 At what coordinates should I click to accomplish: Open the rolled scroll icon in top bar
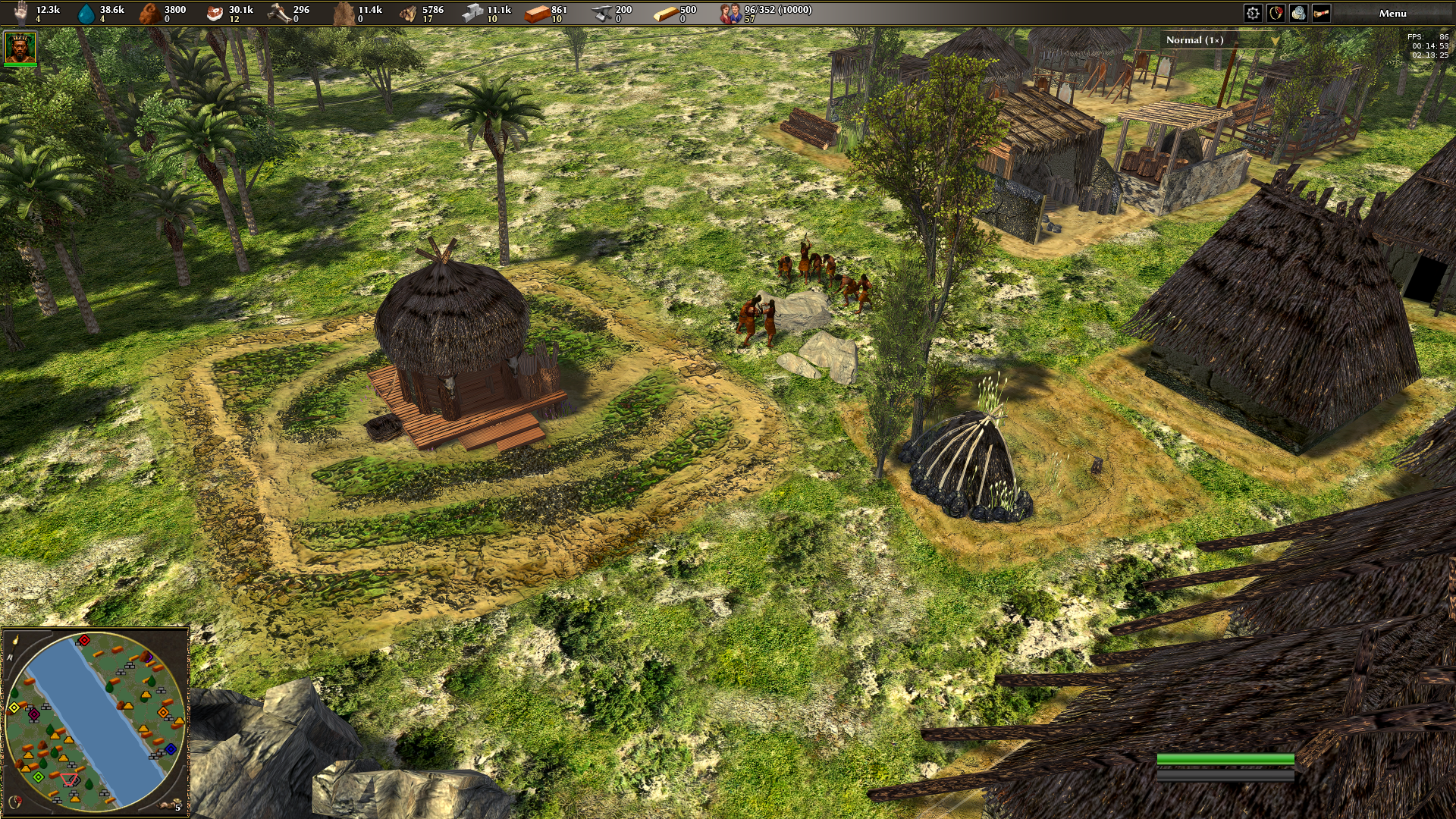click(1321, 13)
